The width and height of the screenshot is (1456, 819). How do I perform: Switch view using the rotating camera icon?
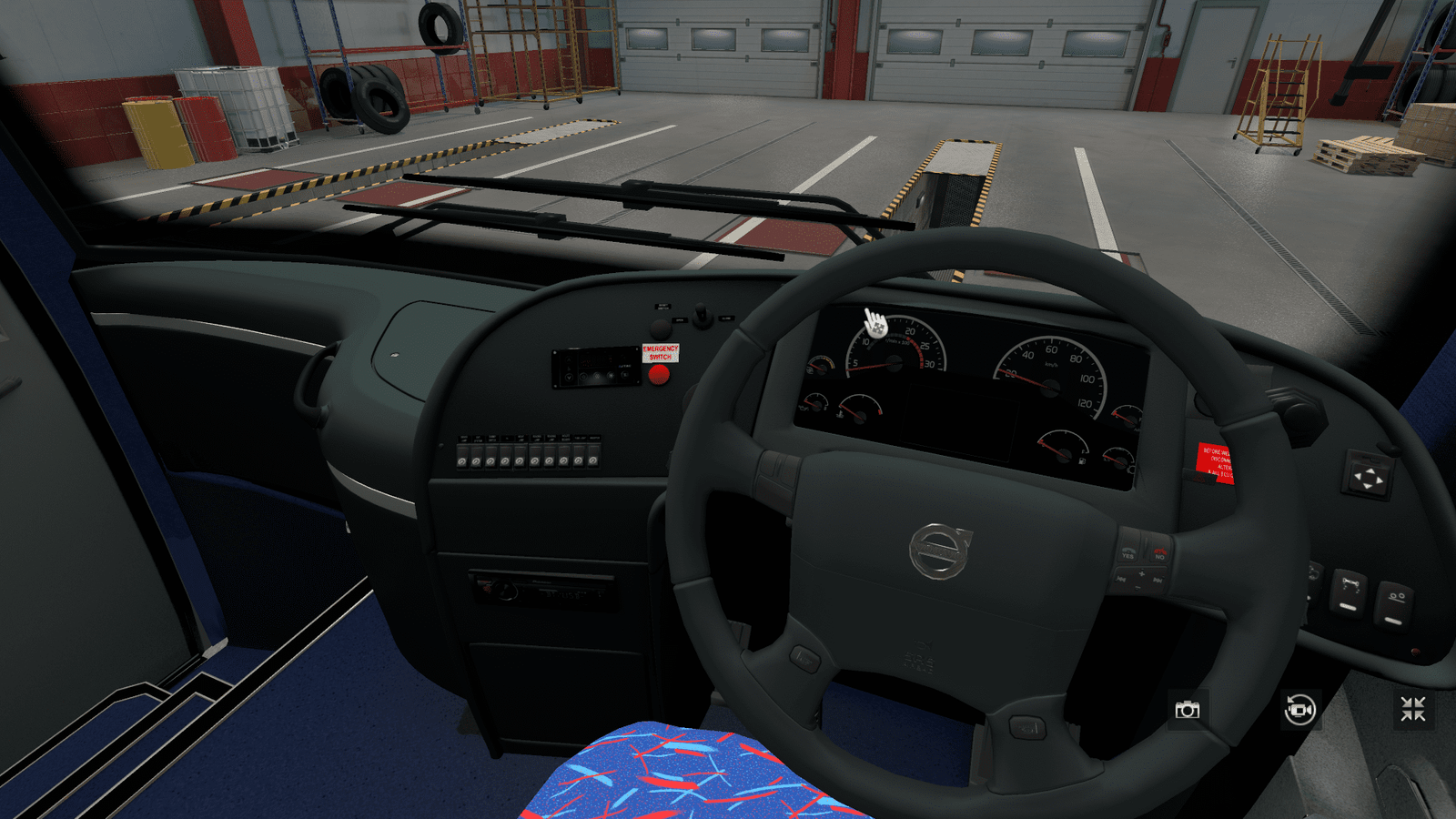[1299, 709]
